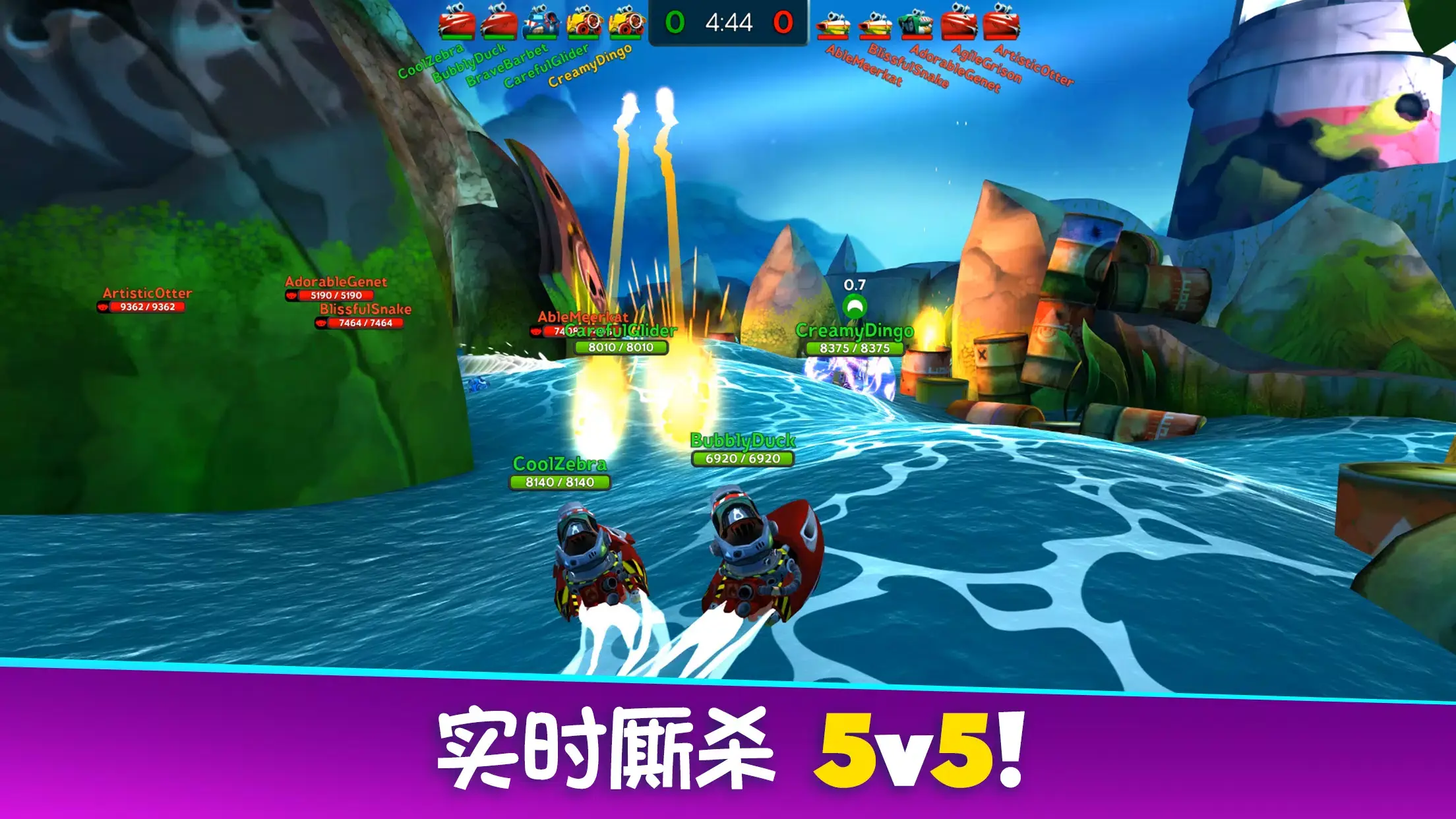
Task: Select the 4:44 match timer
Action: (x=727, y=22)
